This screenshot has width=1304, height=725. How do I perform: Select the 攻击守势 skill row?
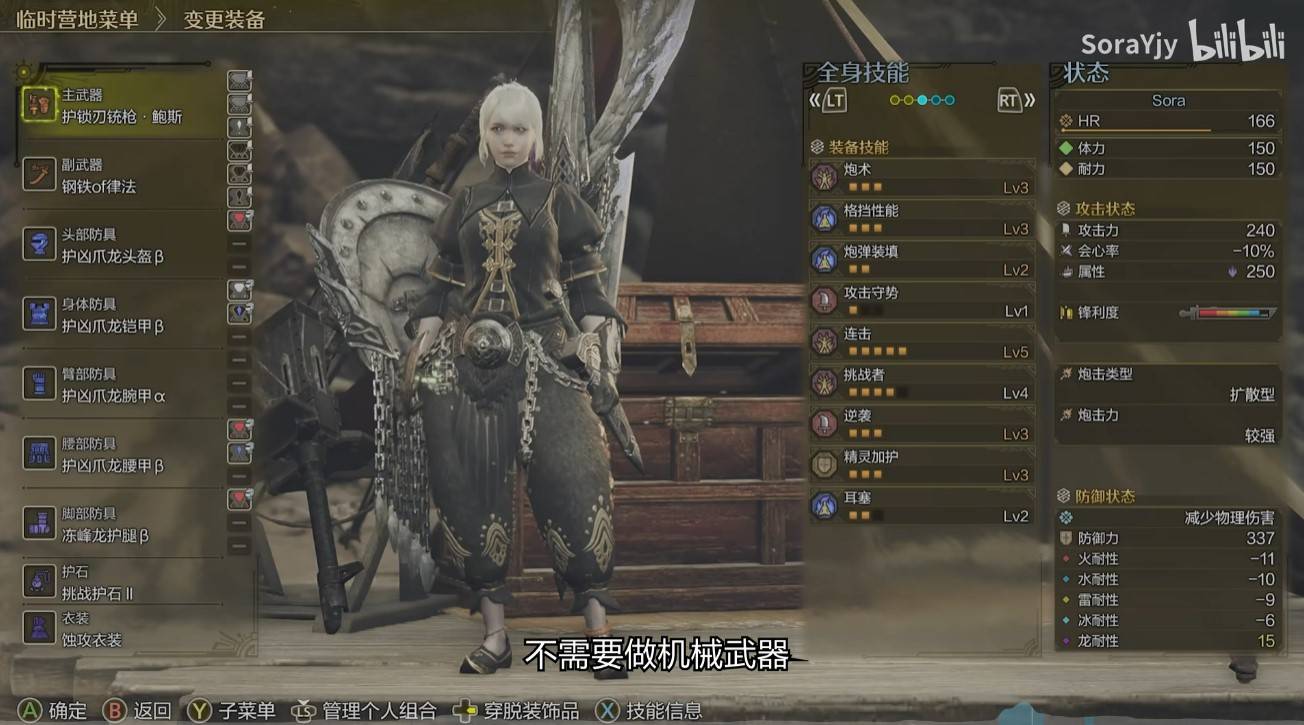pos(922,301)
